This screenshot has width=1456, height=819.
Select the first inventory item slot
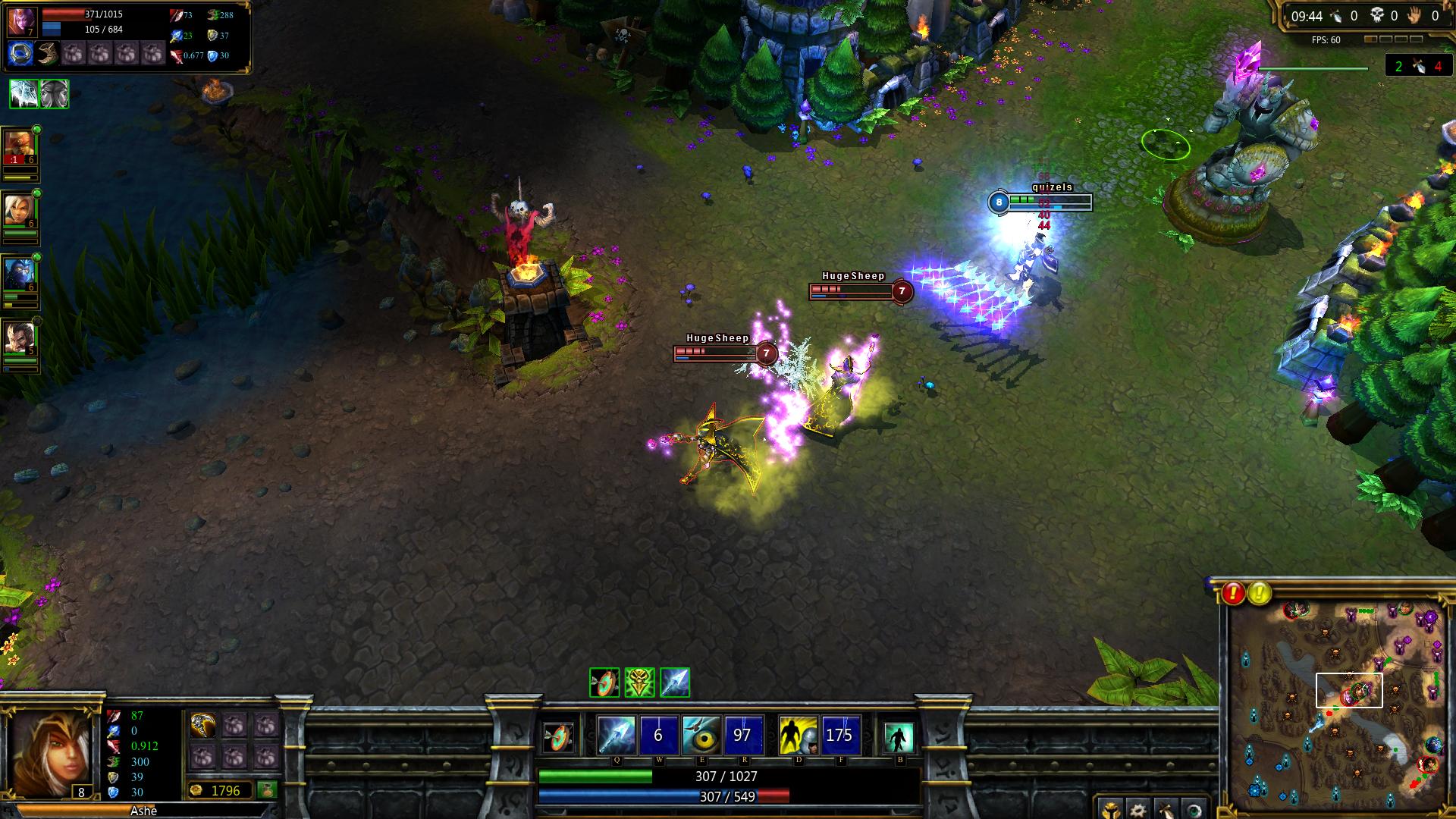coord(203,726)
